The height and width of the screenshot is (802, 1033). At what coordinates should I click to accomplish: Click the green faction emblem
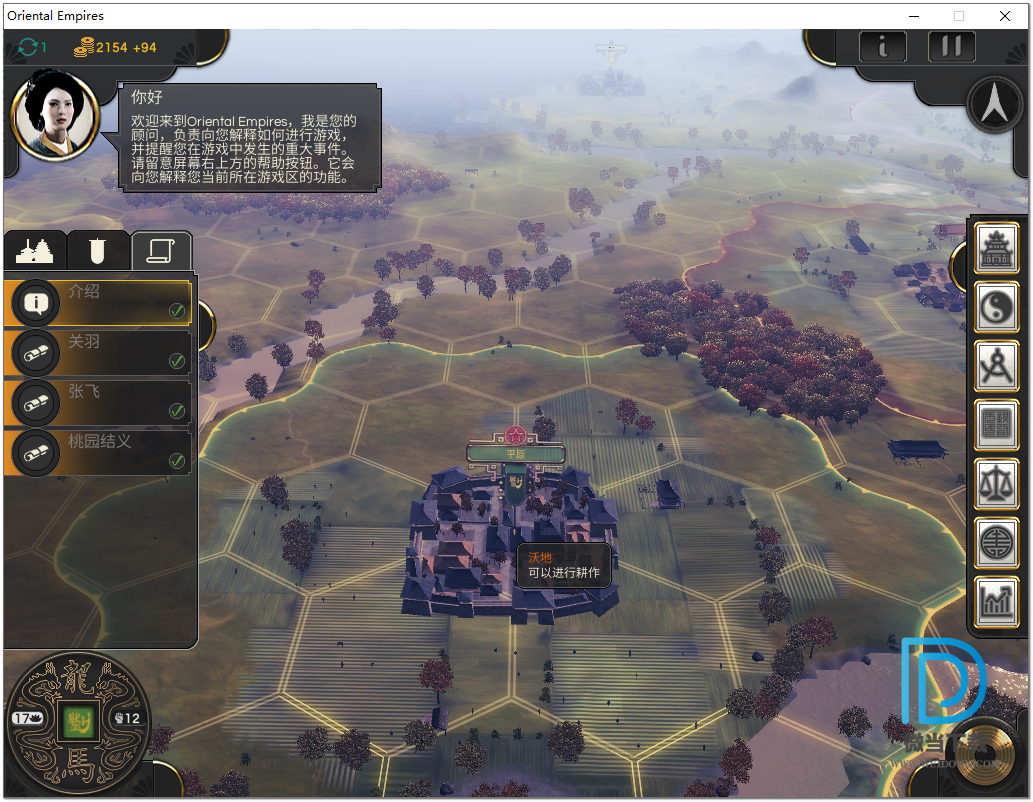point(75,719)
